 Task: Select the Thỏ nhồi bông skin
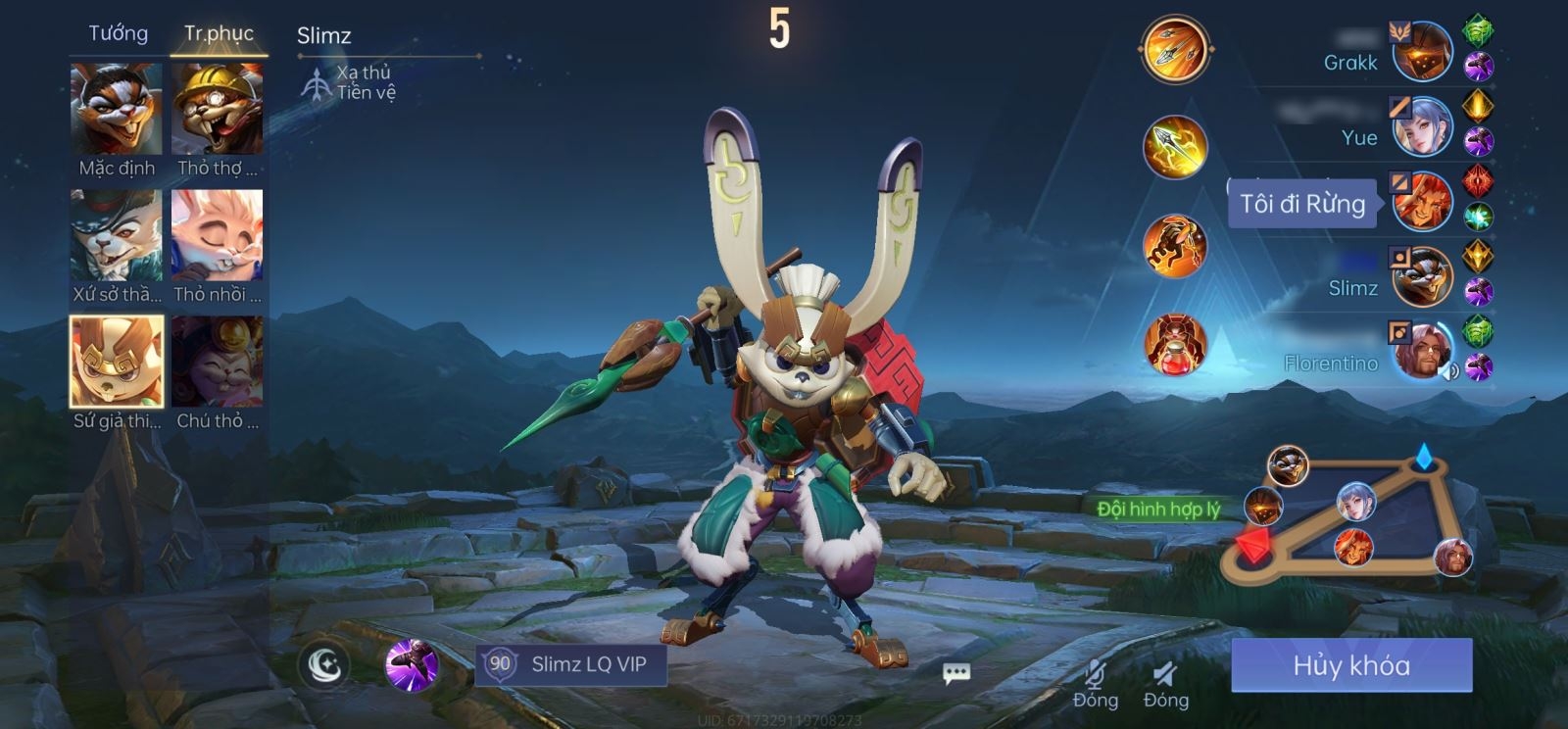pyautogui.click(x=218, y=236)
